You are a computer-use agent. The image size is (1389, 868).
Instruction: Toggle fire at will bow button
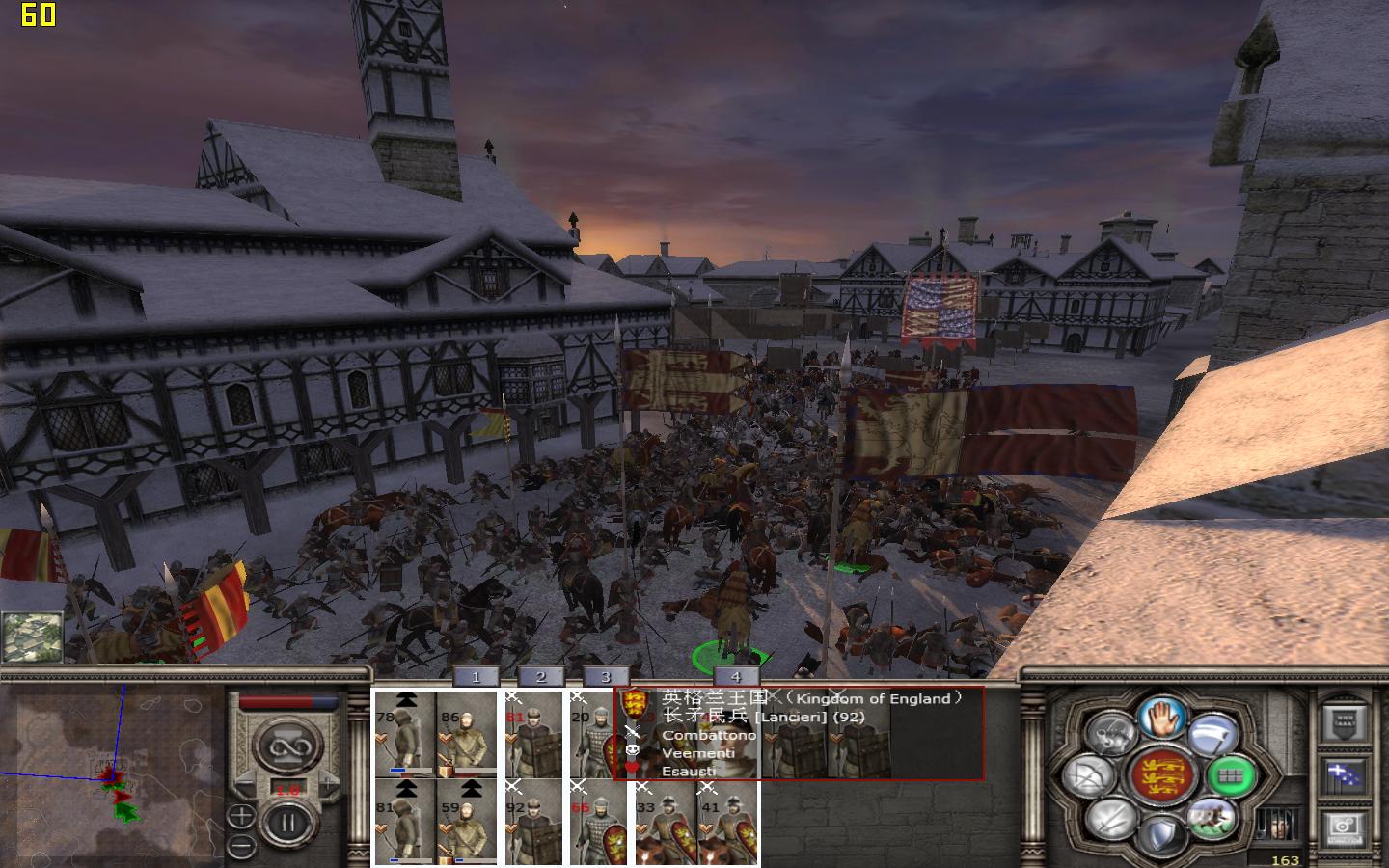1090,777
